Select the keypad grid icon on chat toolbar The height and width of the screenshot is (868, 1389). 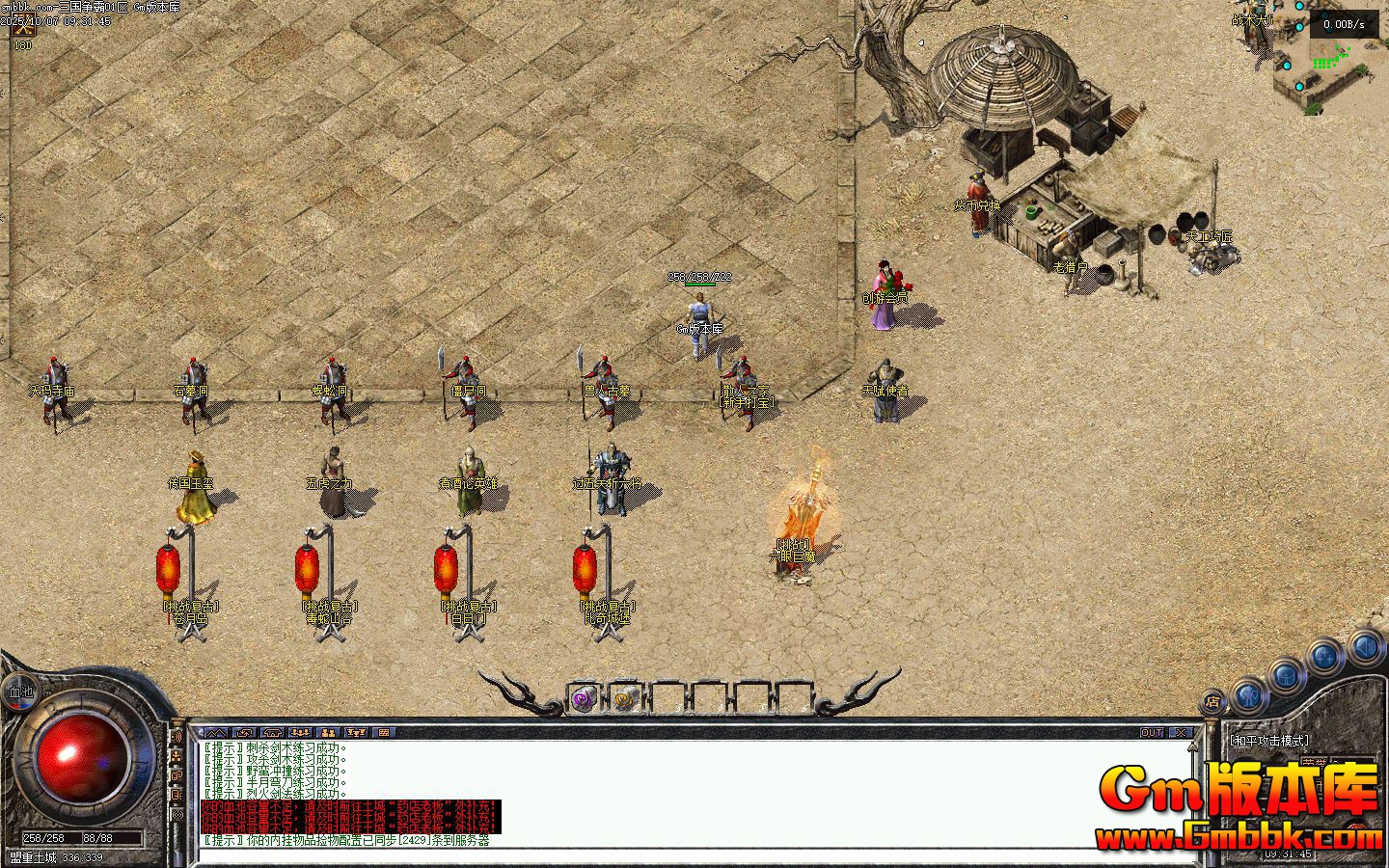tap(384, 733)
